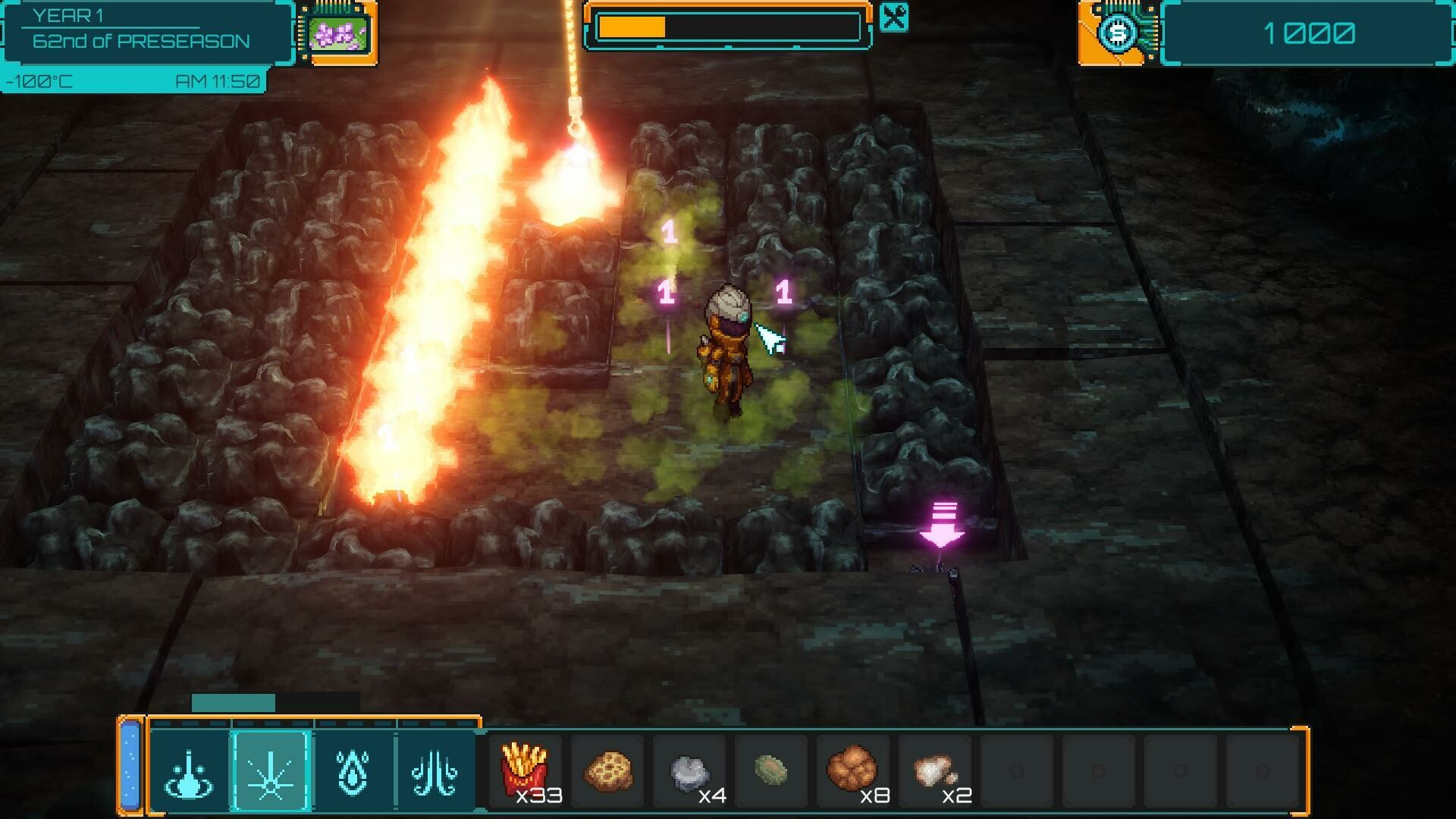Click the pink flowers season icon
This screenshot has width=1456, height=819.
338,33
